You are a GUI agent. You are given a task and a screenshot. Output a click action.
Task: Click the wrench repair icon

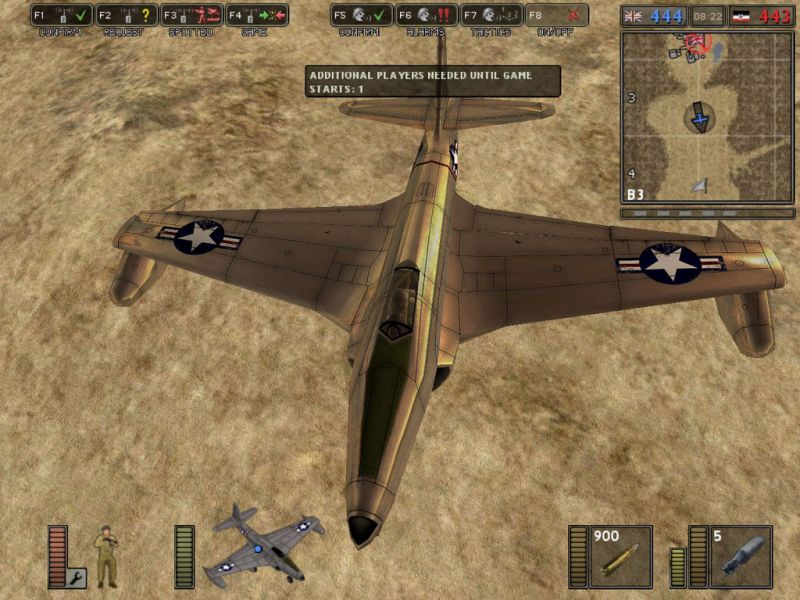[77, 577]
